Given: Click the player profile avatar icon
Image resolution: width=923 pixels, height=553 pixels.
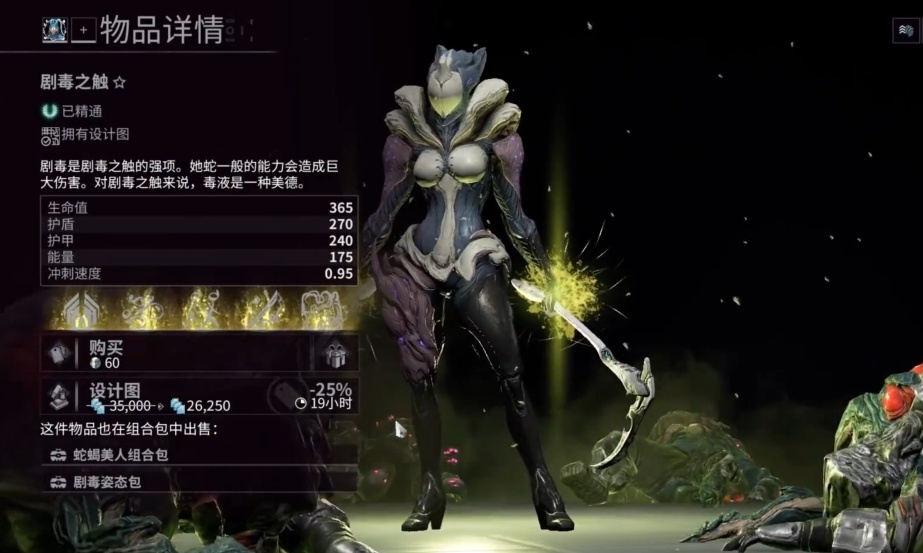Looking at the screenshot, I should [54, 29].
